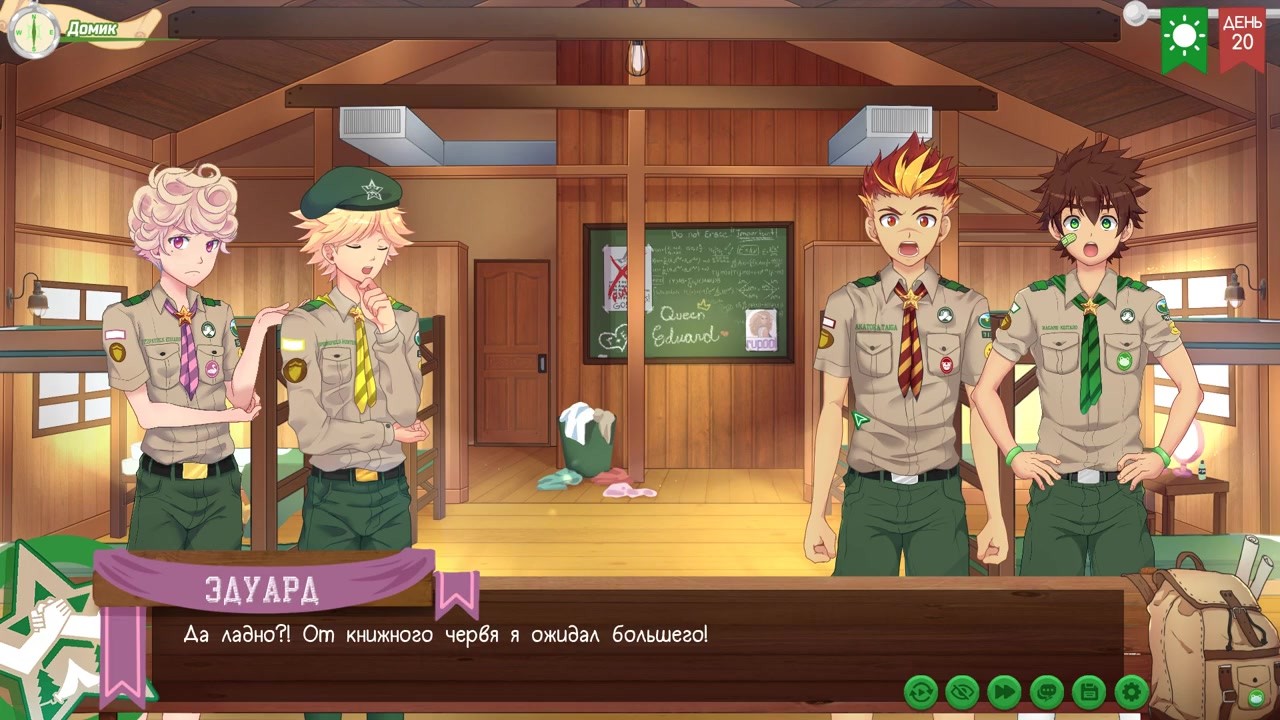Open the save menu via the floppy disk icon

point(1089,691)
